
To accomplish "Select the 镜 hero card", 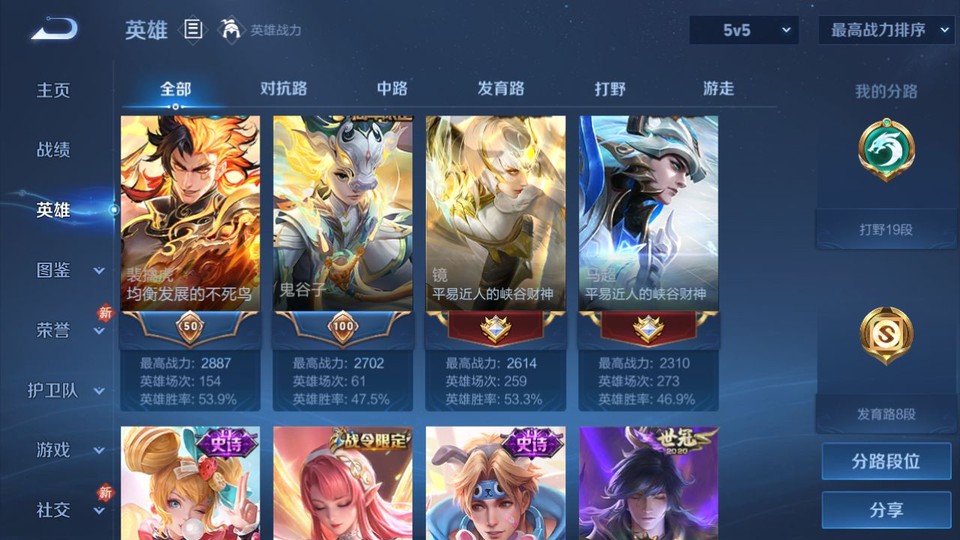I will 496,230.
